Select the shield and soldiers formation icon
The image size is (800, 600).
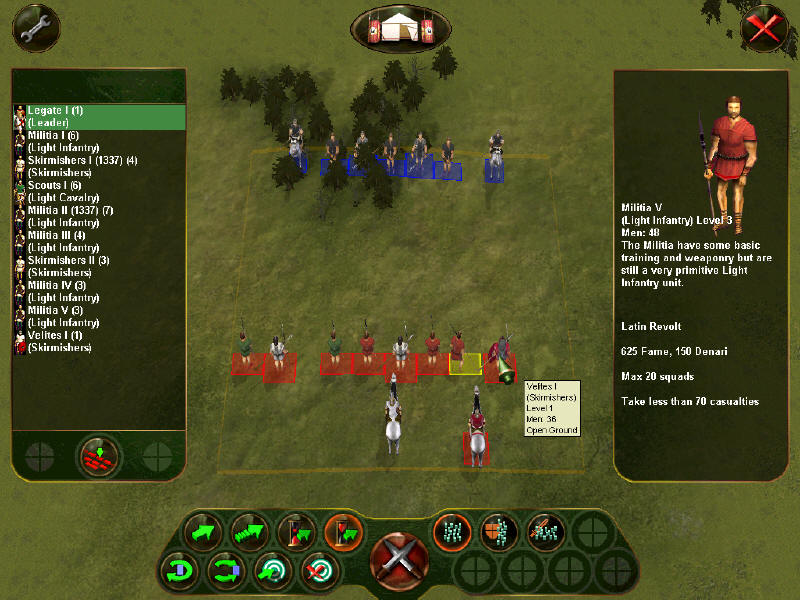point(497,531)
